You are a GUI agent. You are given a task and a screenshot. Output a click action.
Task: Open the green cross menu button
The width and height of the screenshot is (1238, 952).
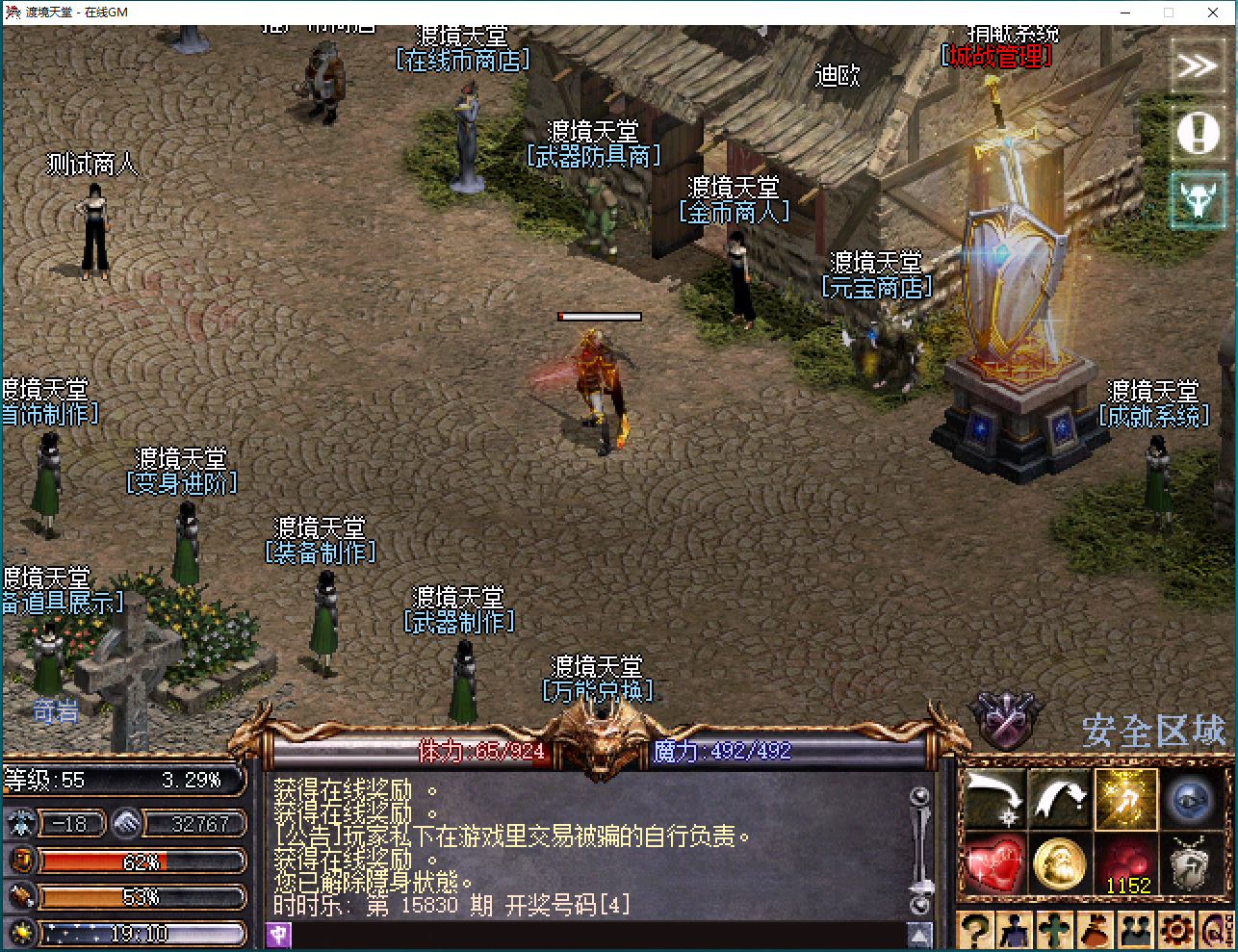[1055, 931]
